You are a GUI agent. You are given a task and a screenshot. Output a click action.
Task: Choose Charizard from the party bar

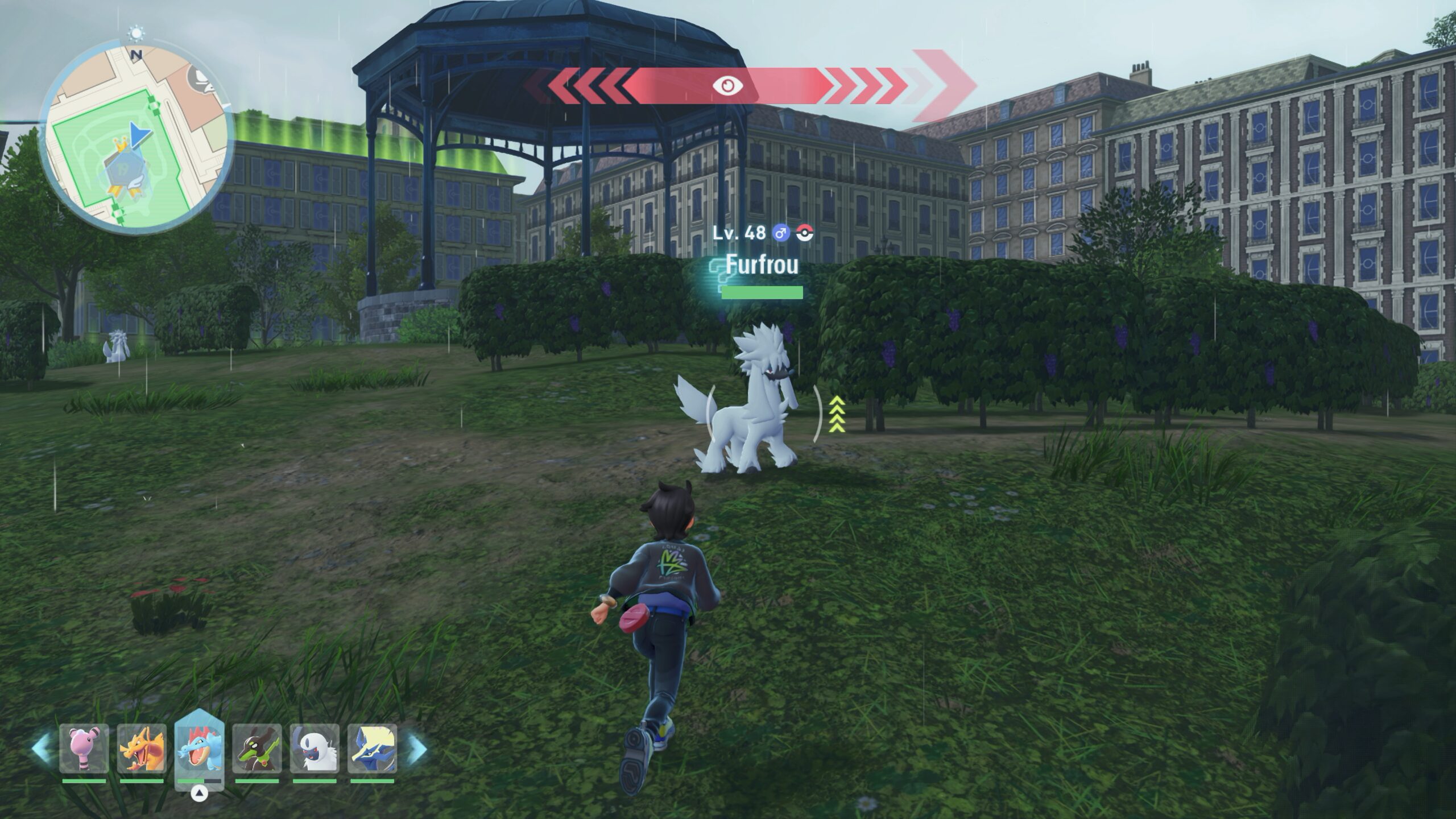coord(142,748)
